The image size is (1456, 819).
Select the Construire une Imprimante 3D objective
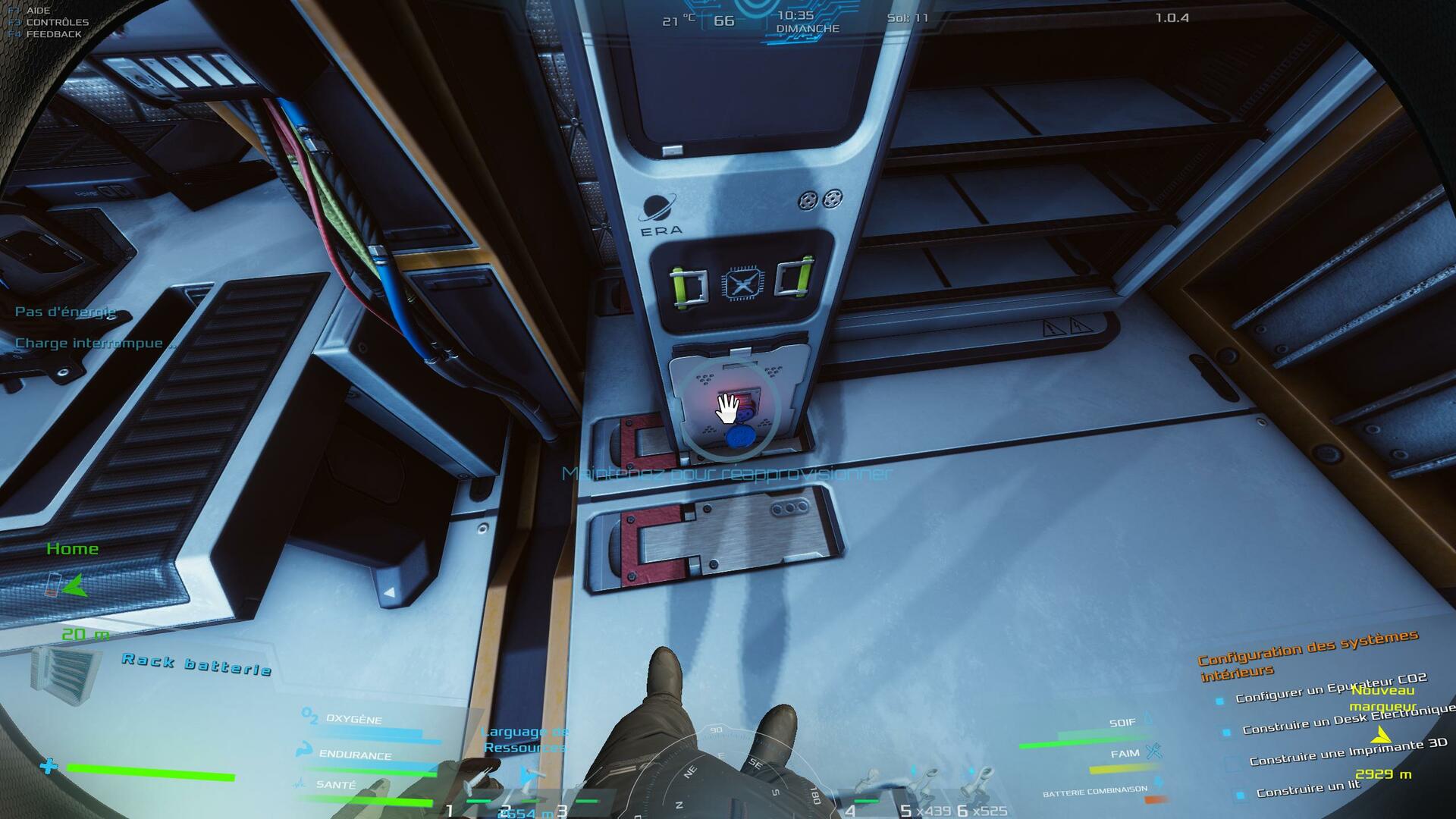click(x=1348, y=752)
